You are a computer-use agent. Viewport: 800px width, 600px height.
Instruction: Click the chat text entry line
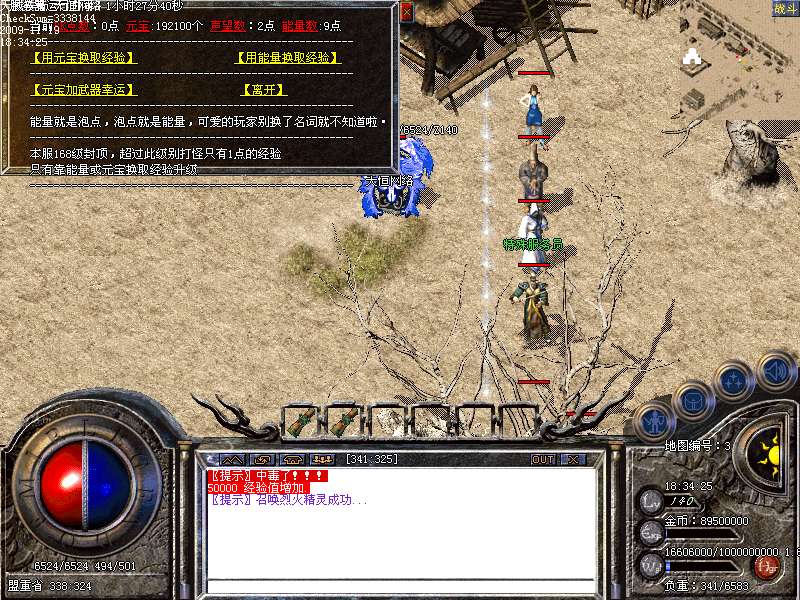(400, 586)
